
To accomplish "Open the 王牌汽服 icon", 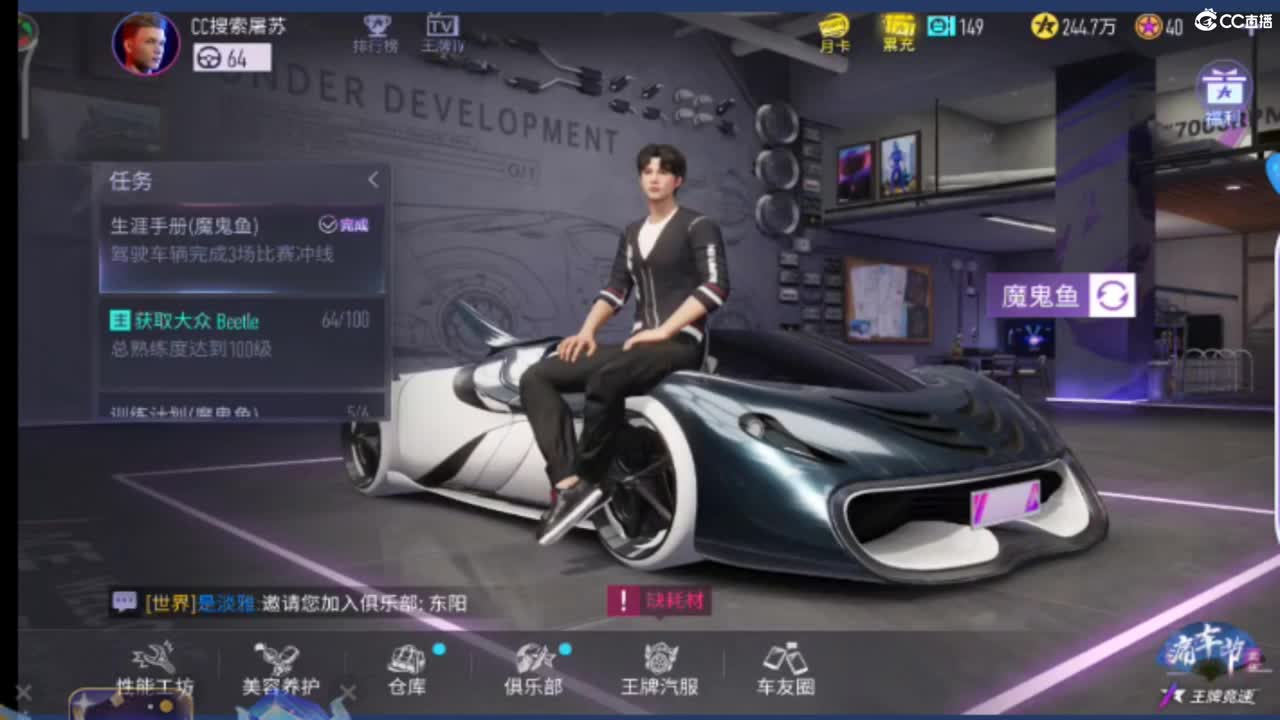I will coord(657,668).
